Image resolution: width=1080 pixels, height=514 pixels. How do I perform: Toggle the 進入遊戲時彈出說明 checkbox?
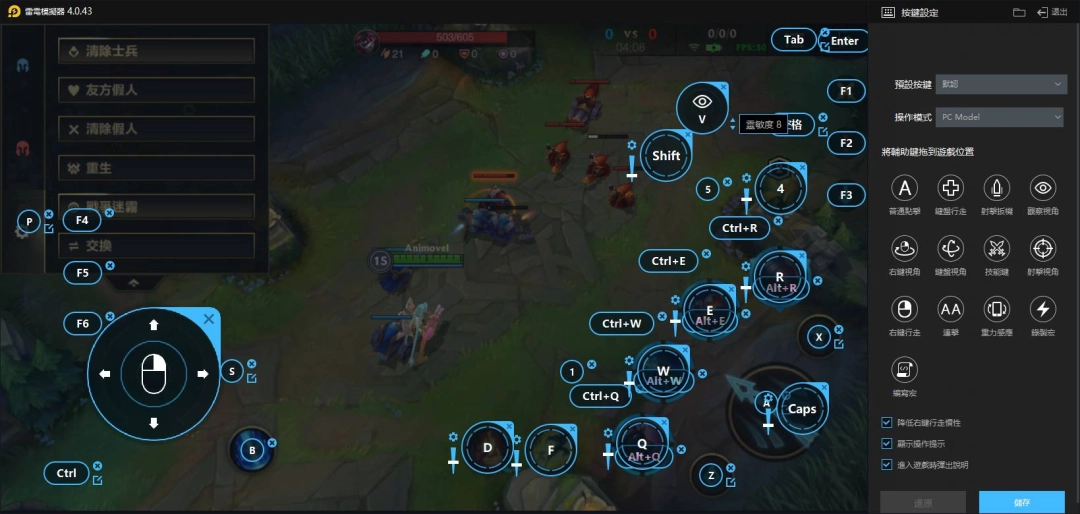point(887,464)
